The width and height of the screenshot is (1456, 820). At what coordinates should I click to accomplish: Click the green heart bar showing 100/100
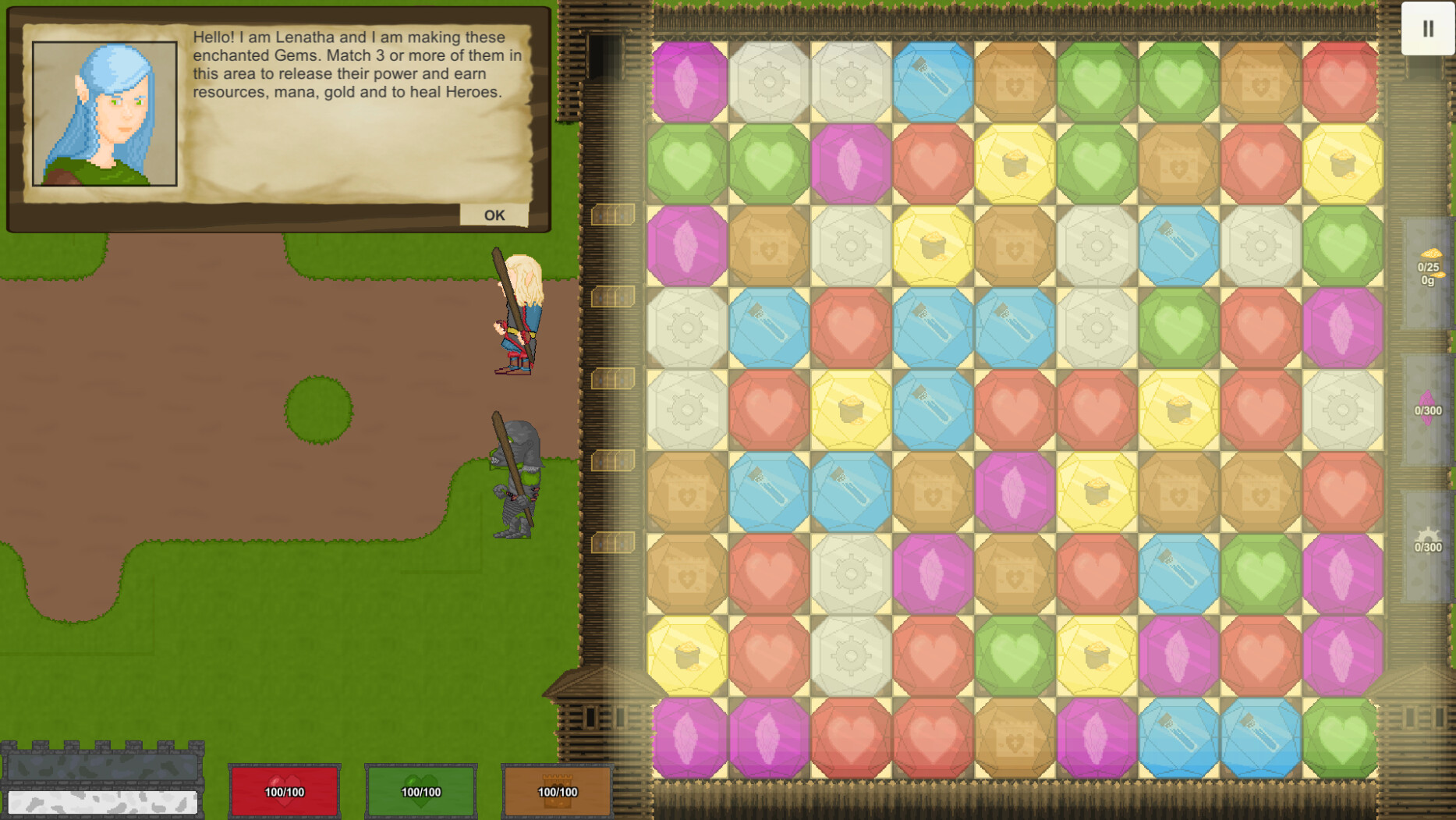(420, 790)
